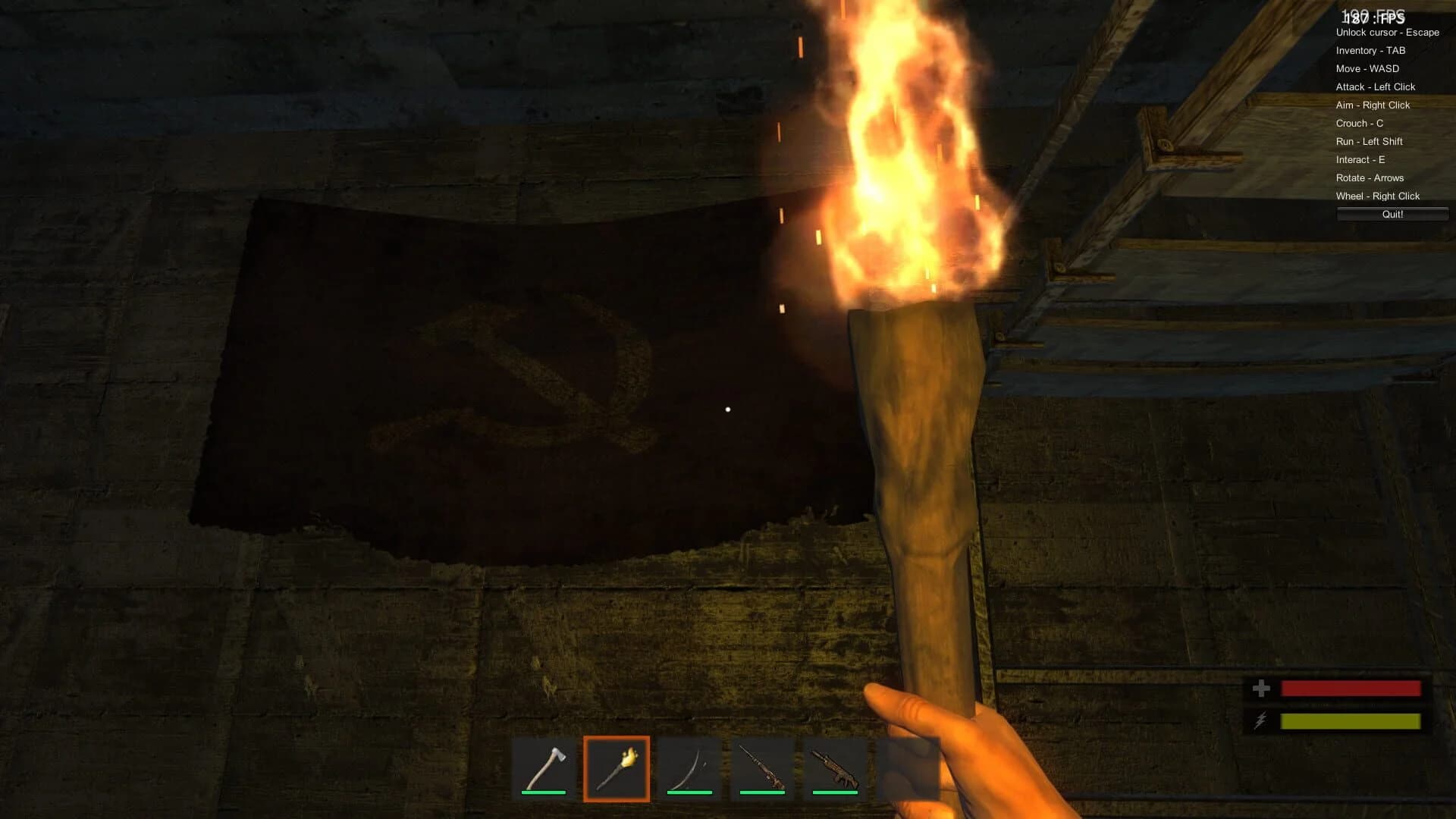Click the Unlock cursor - Escape hint
This screenshot has height=819, width=1456.
[1387, 33]
